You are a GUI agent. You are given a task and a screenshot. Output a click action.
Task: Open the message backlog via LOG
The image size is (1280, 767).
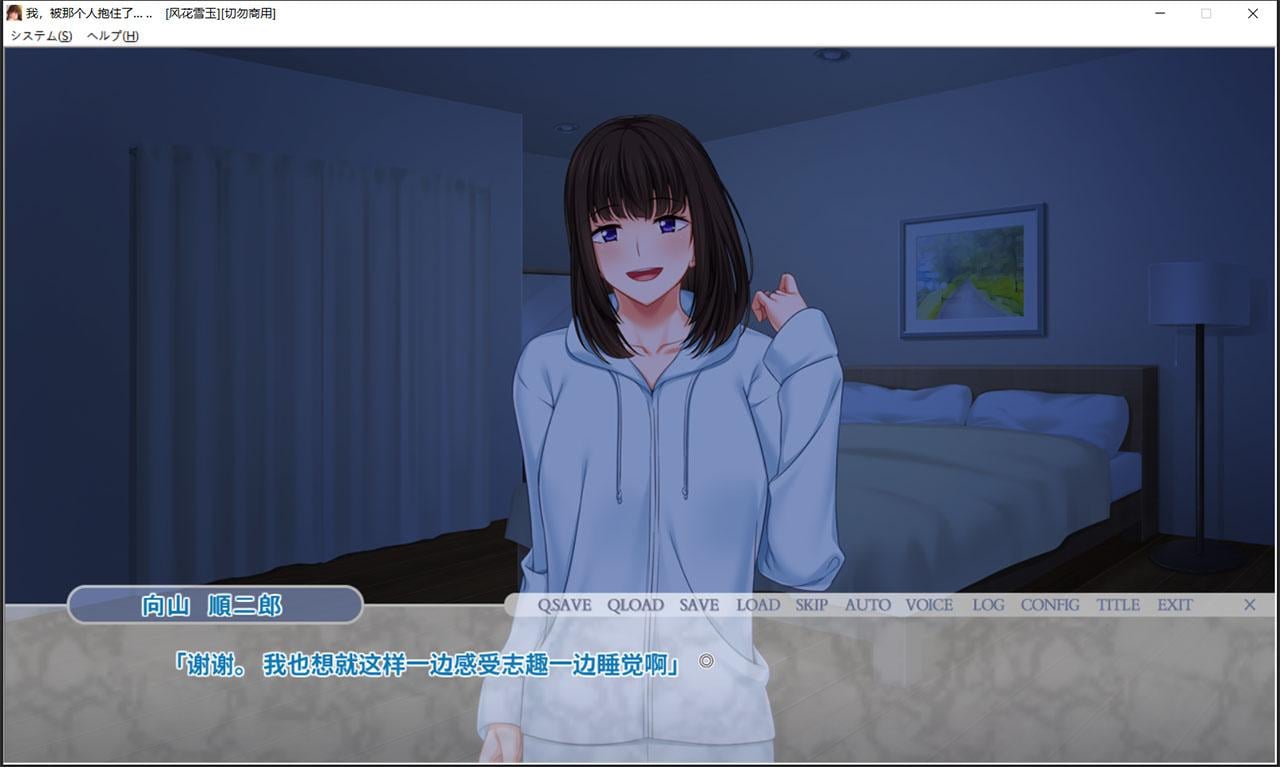988,604
